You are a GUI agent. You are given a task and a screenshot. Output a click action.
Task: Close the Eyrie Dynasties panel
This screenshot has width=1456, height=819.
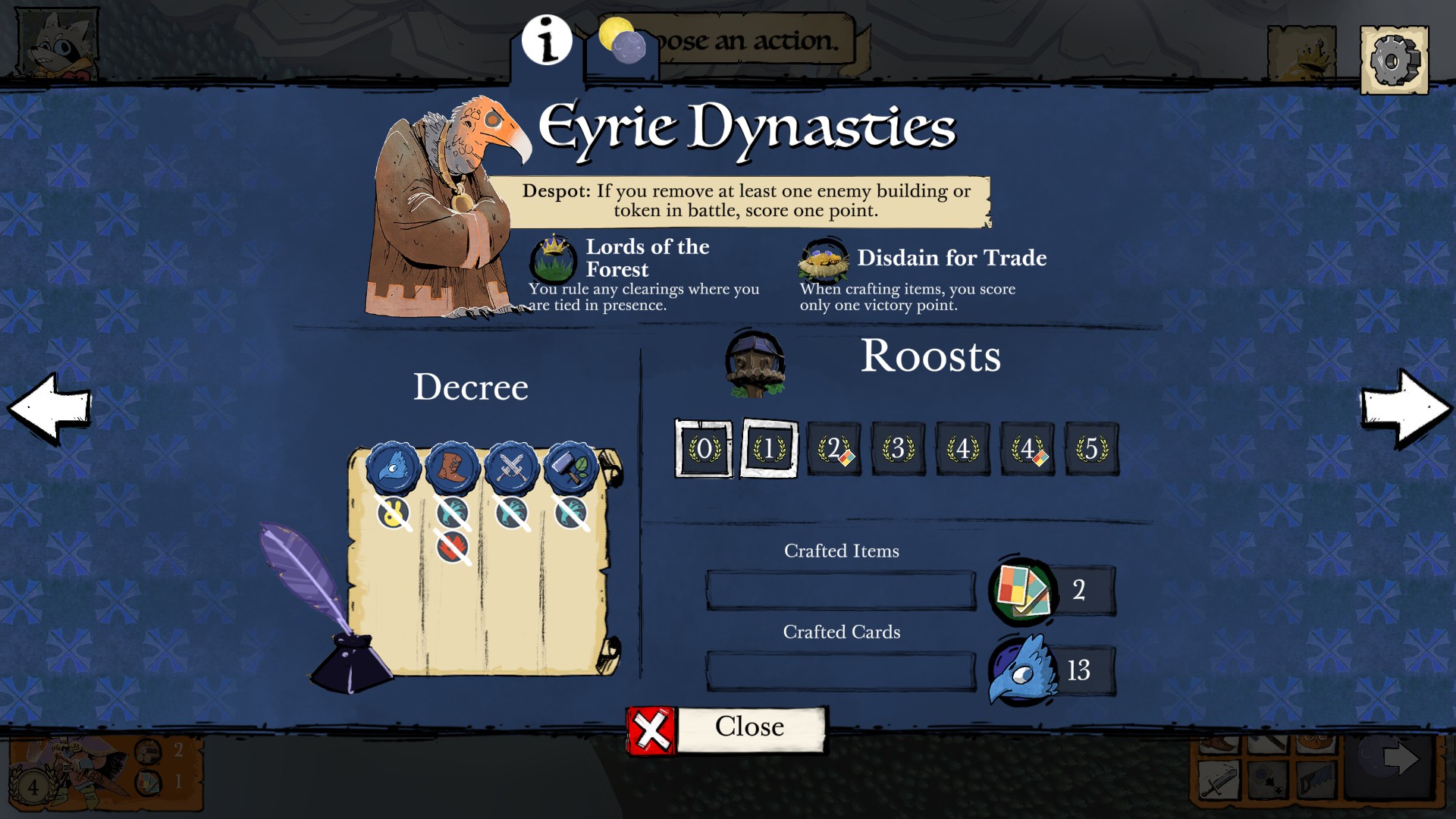point(728,726)
